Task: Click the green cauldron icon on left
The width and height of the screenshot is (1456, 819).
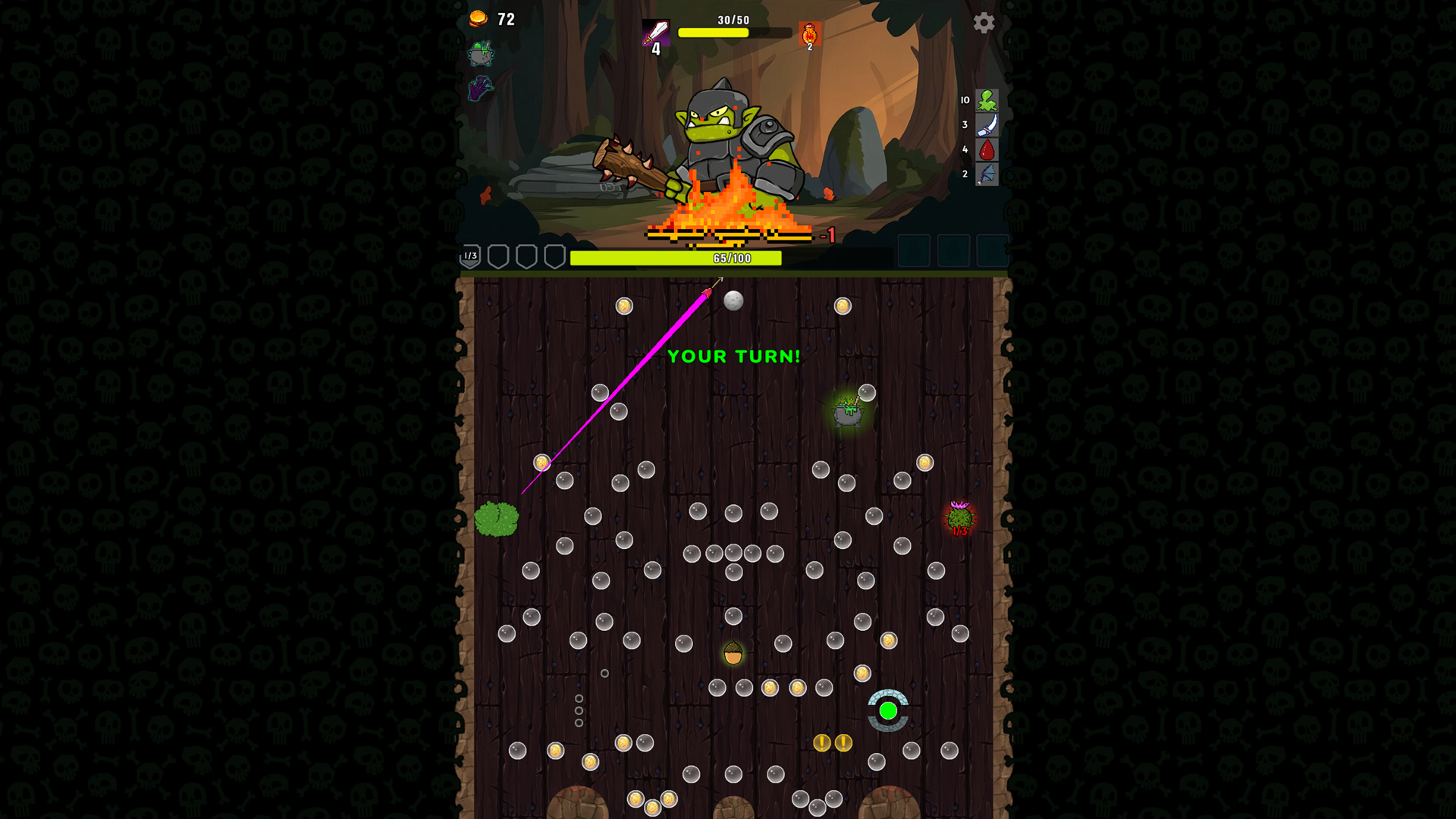Action: pyautogui.click(x=482, y=55)
